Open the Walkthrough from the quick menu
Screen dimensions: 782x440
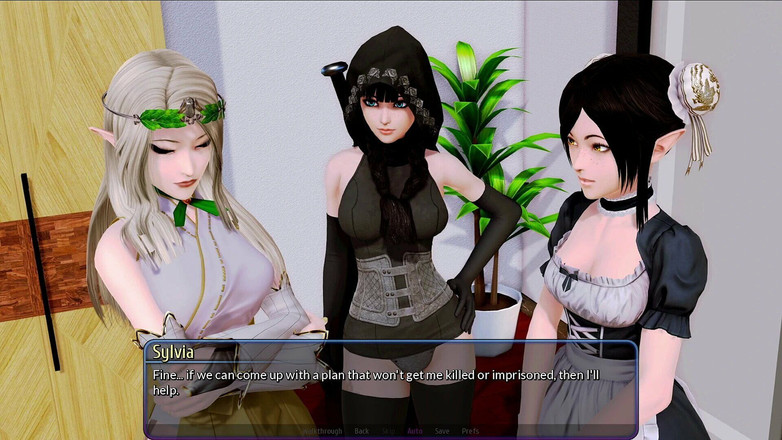[x=322, y=431]
